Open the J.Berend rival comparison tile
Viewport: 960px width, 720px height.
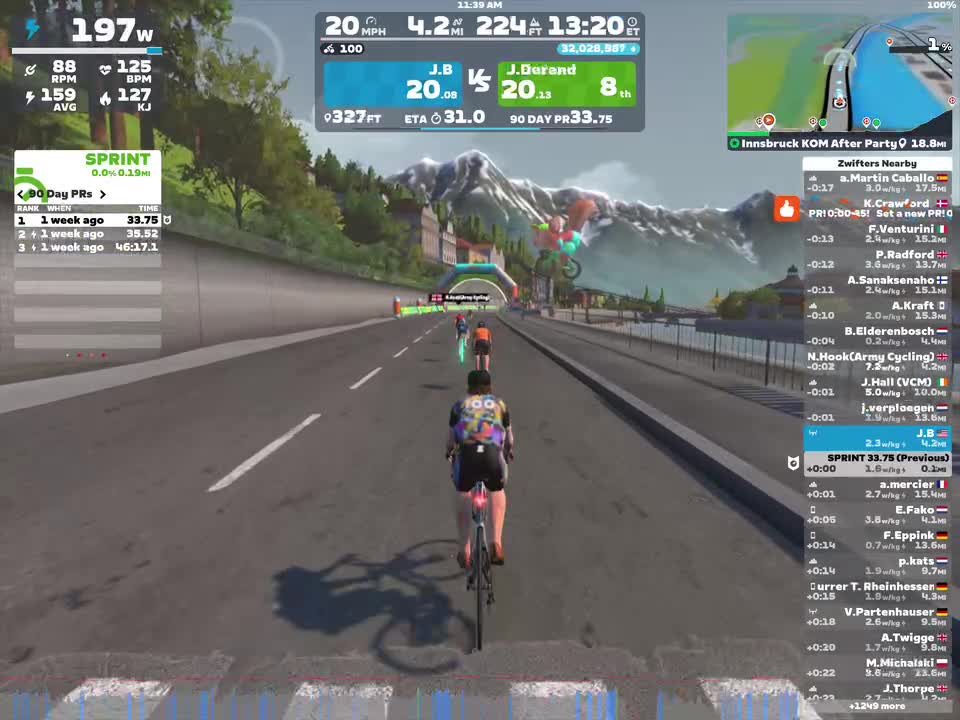(566, 84)
